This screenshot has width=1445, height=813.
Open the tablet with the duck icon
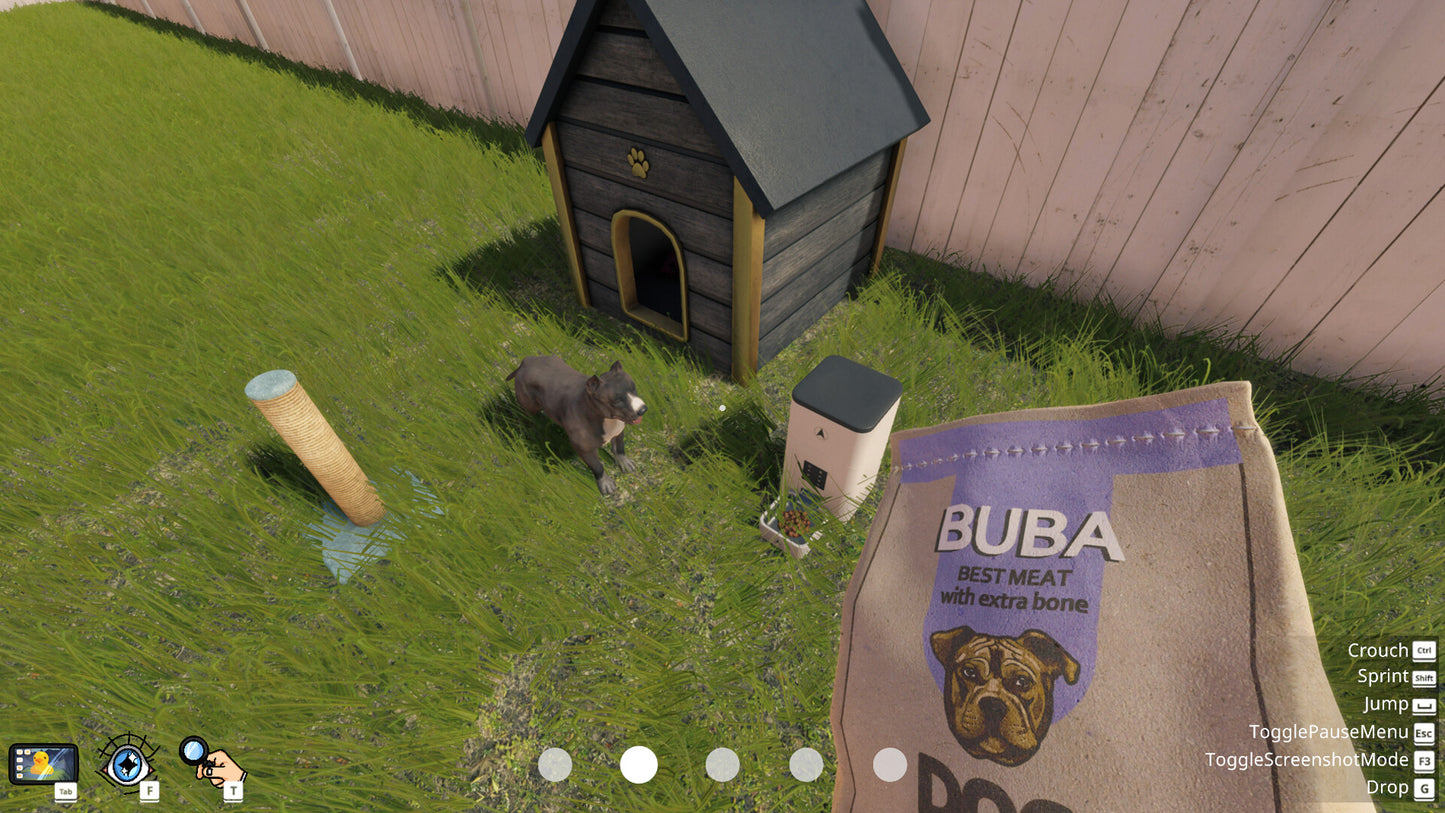[43, 764]
